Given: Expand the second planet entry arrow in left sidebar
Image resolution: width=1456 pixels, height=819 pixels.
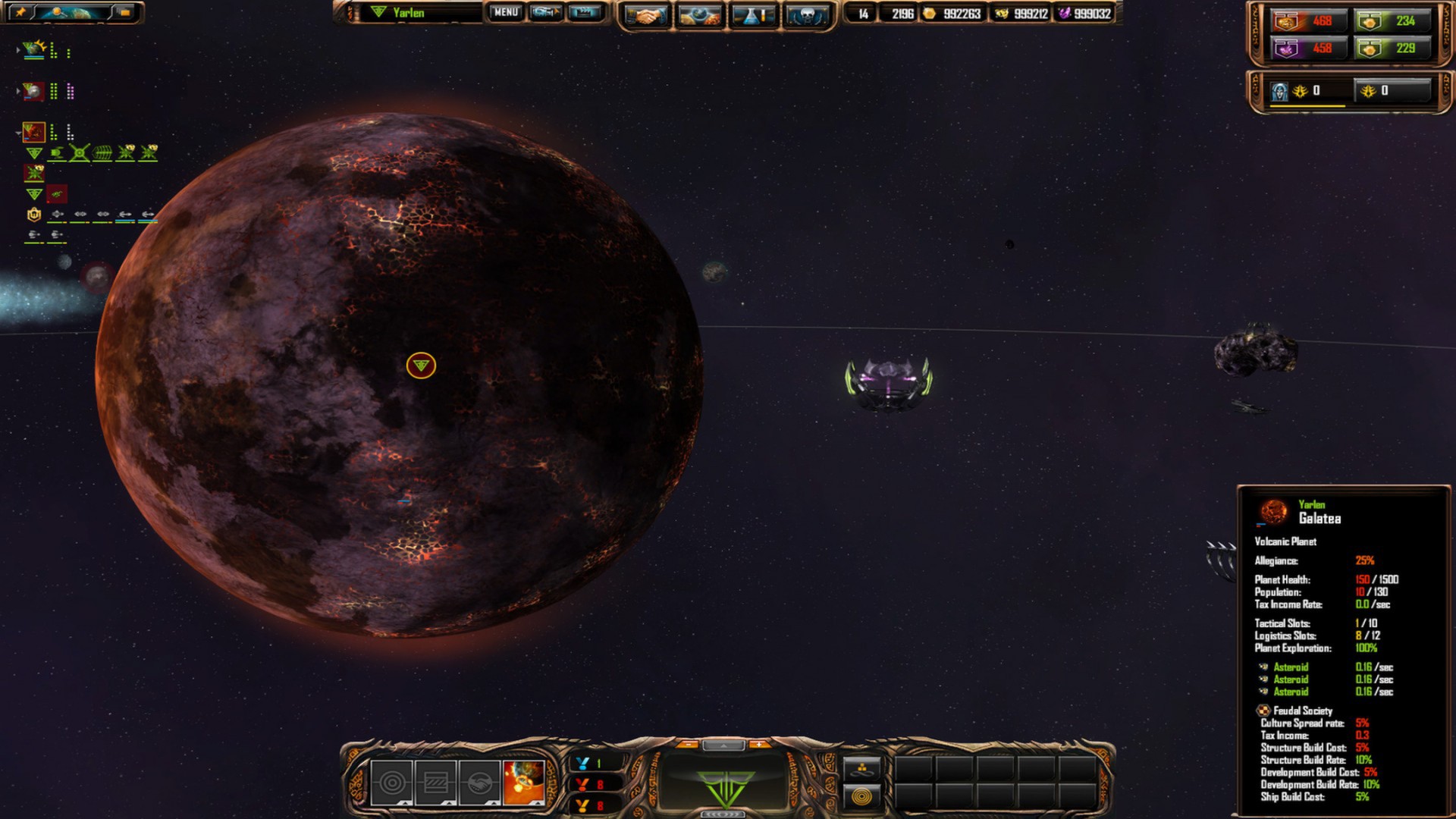Looking at the screenshot, I should (x=18, y=89).
